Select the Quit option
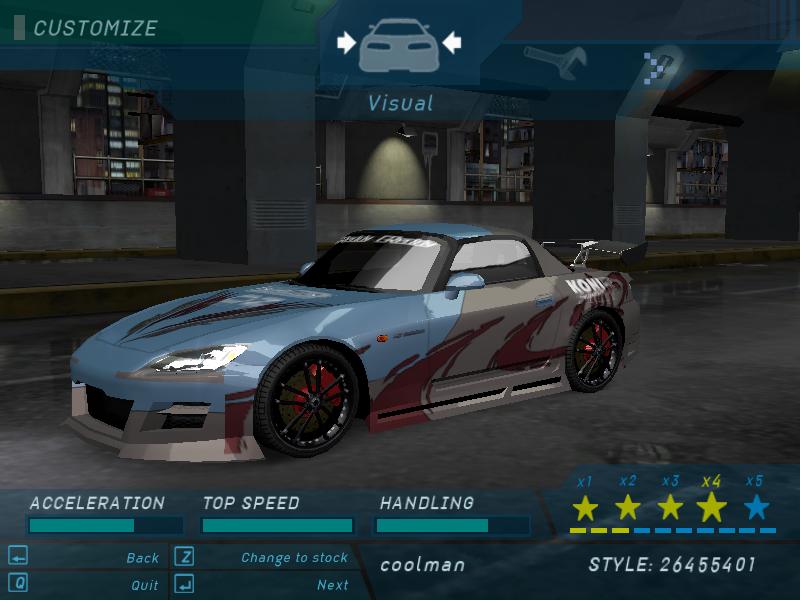The image size is (801, 601). pos(145,585)
